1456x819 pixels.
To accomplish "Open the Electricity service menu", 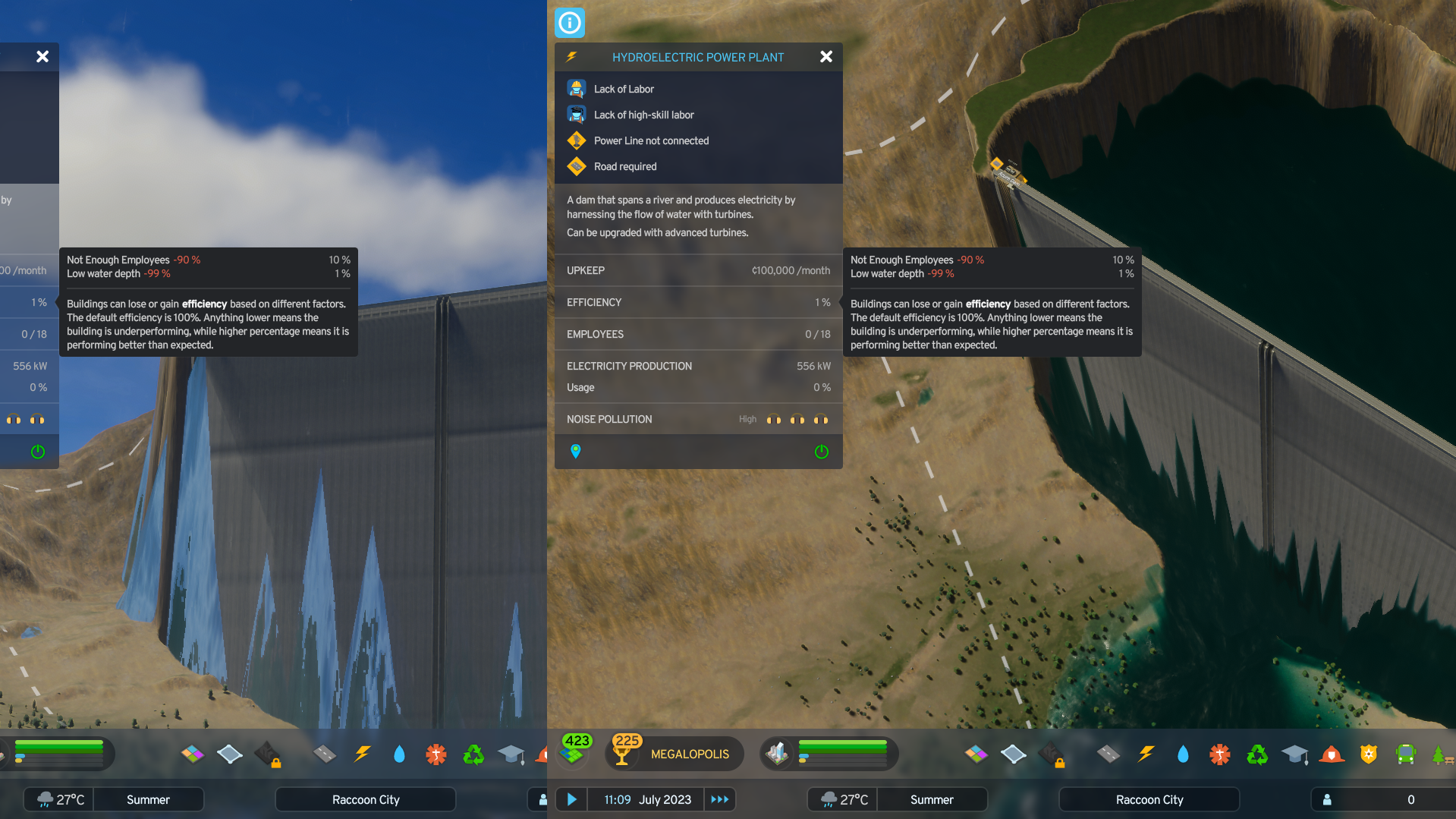I will click(x=1146, y=754).
